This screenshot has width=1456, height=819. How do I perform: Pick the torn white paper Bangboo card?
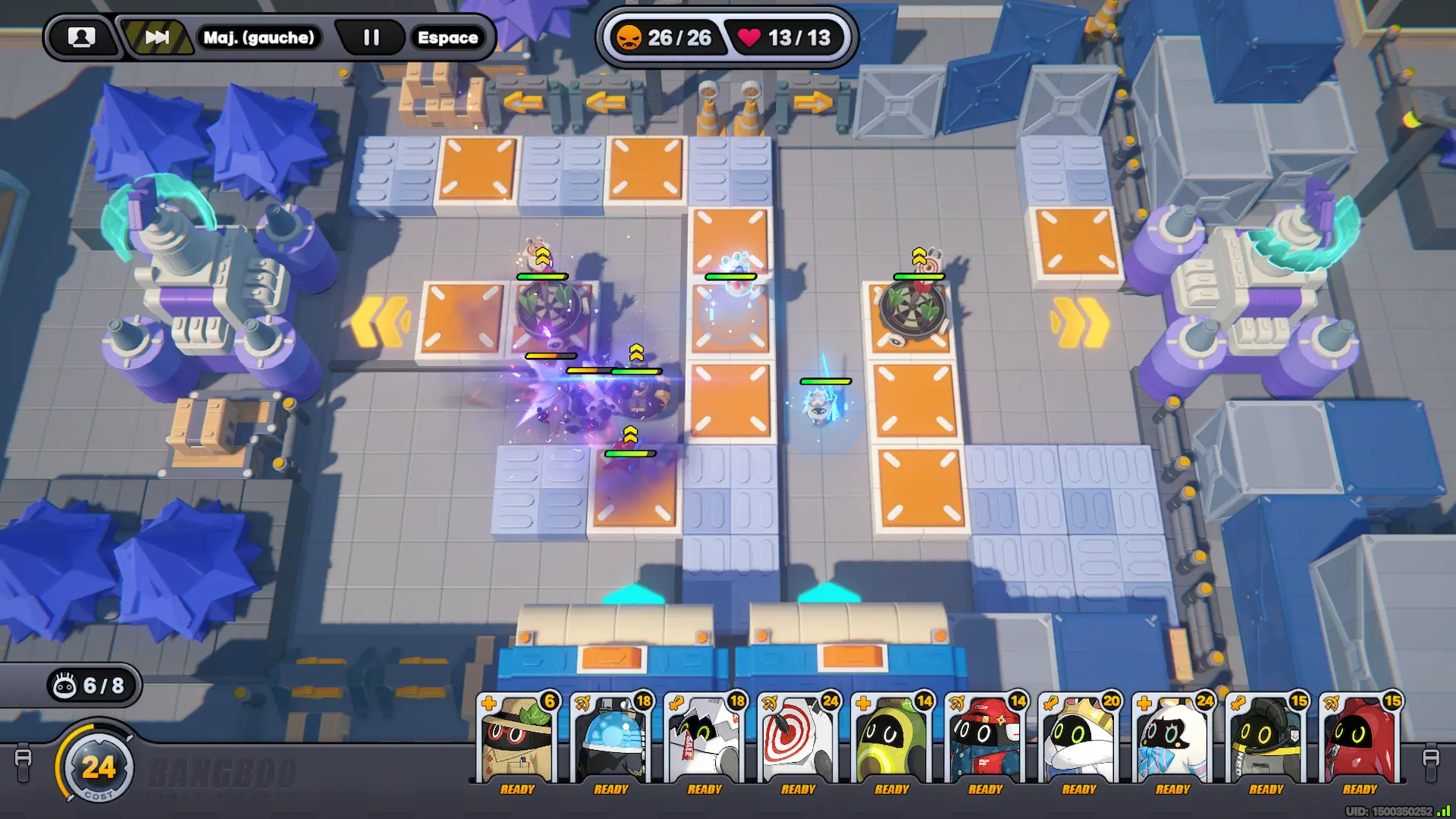(704, 741)
